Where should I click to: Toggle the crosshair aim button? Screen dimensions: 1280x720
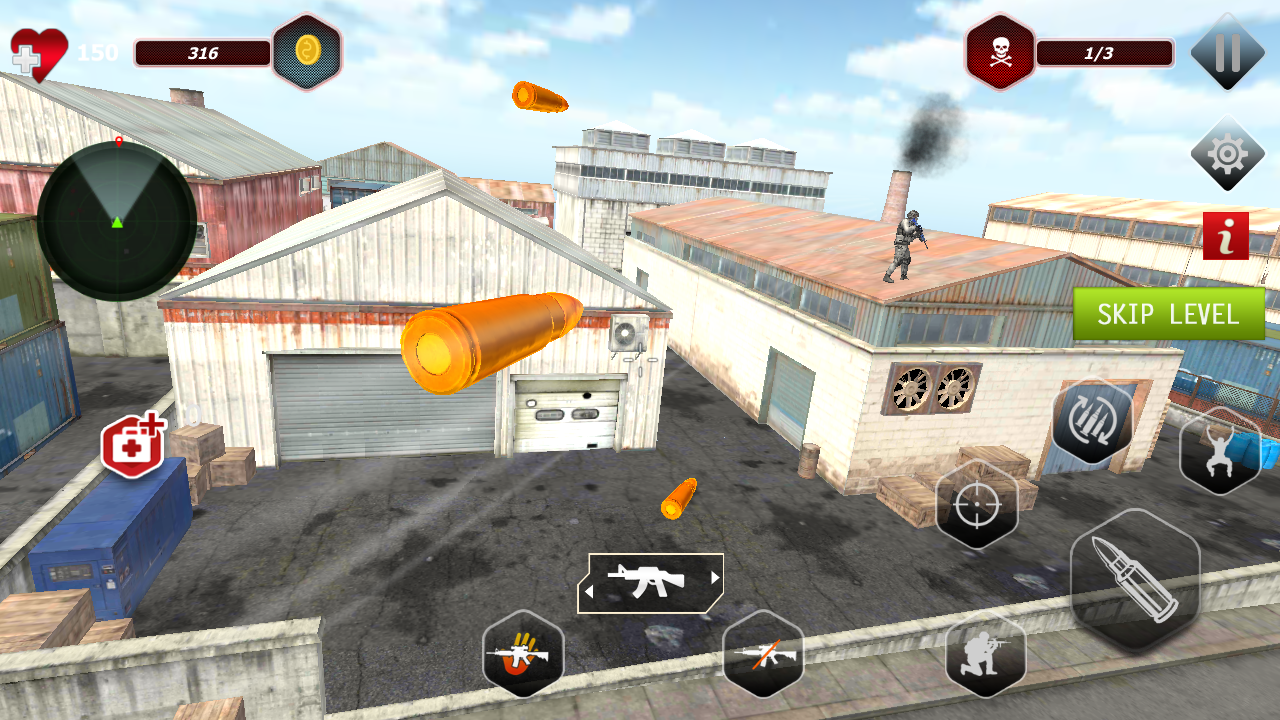976,505
